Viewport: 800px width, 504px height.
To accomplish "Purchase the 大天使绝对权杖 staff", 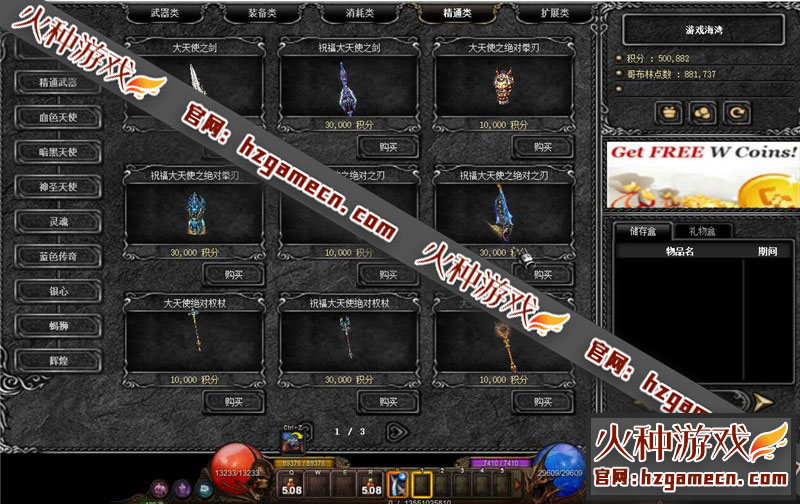I will tap(234, 401).
